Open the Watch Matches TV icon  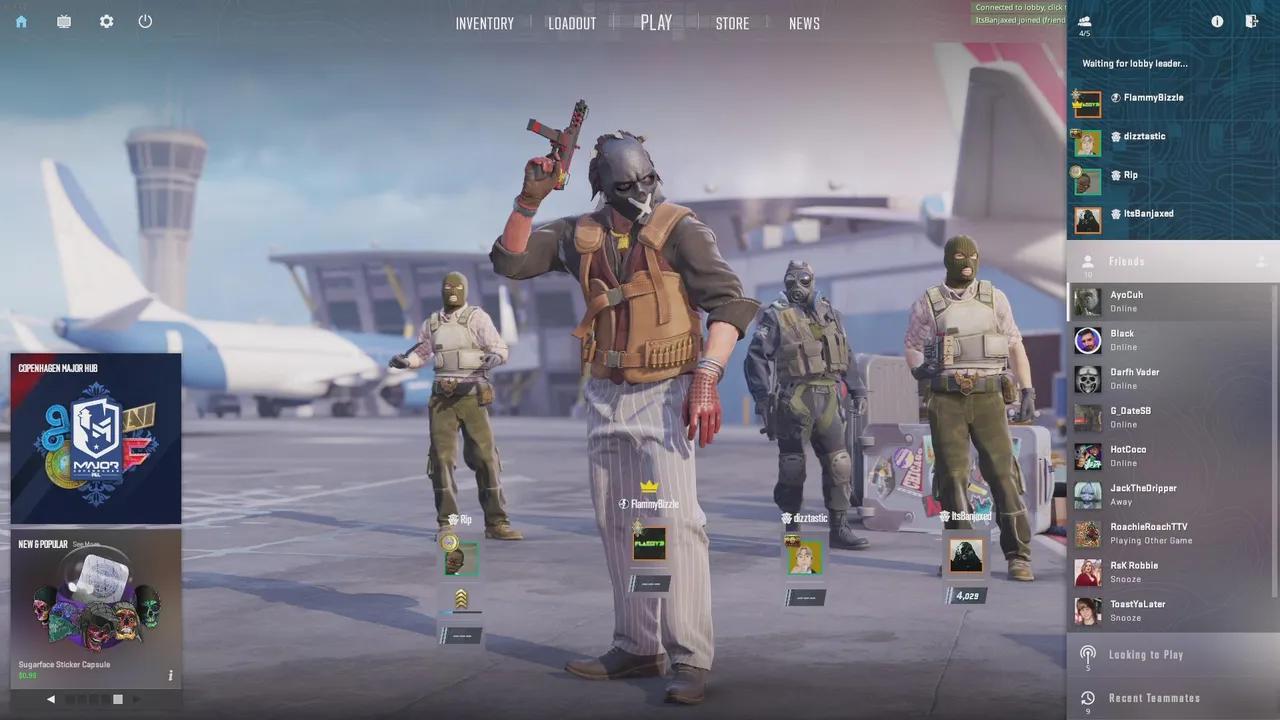click(63, 21)
